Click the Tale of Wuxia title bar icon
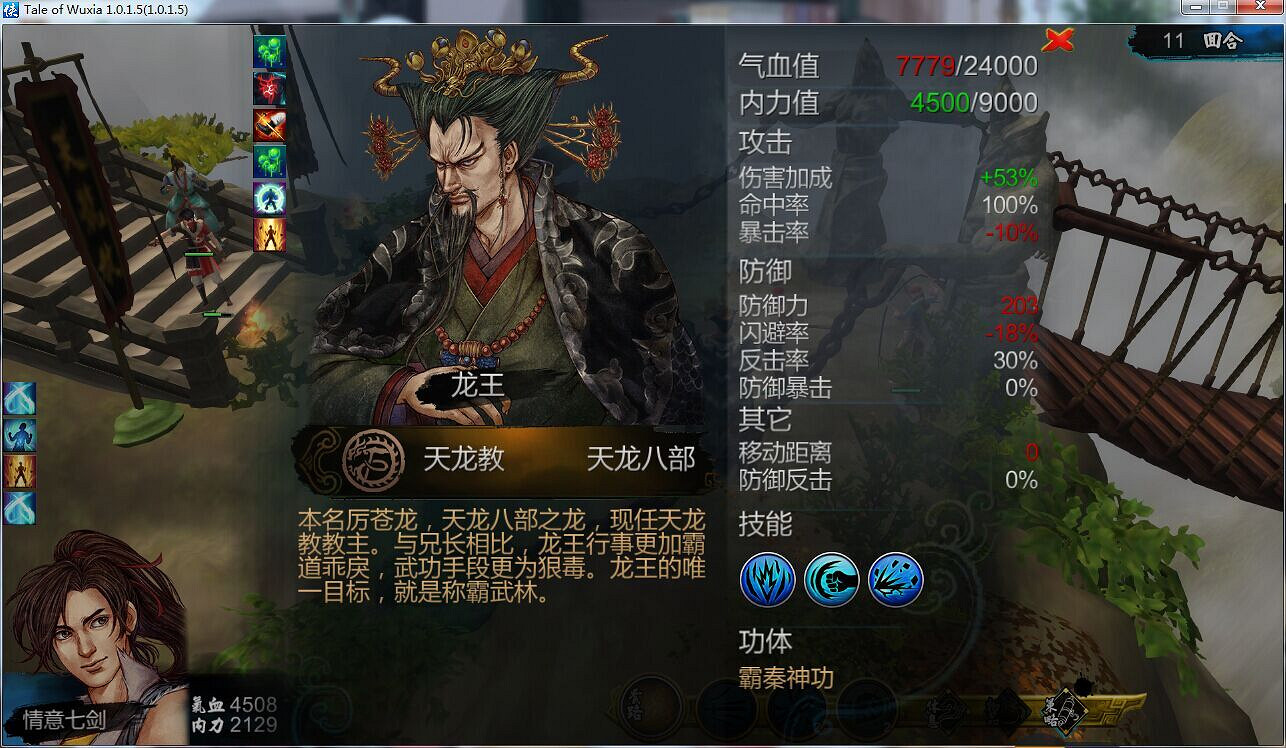The width and height of the screenshot is (1286, 748). point(10,10)
